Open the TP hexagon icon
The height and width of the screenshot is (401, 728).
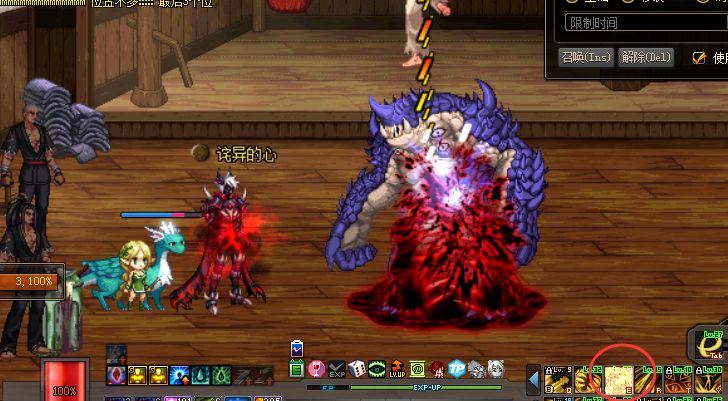coord(457,369)
